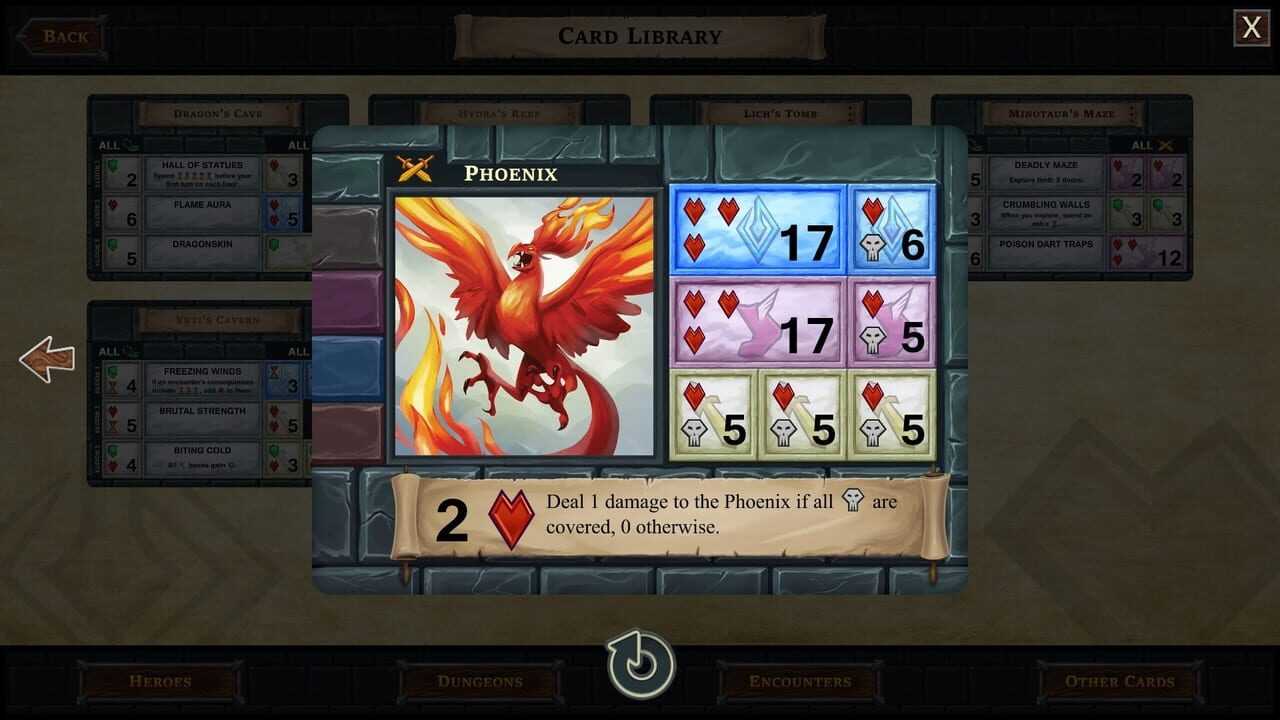Click the crossed swords icon on the Phoenix card

coord(417,169)
